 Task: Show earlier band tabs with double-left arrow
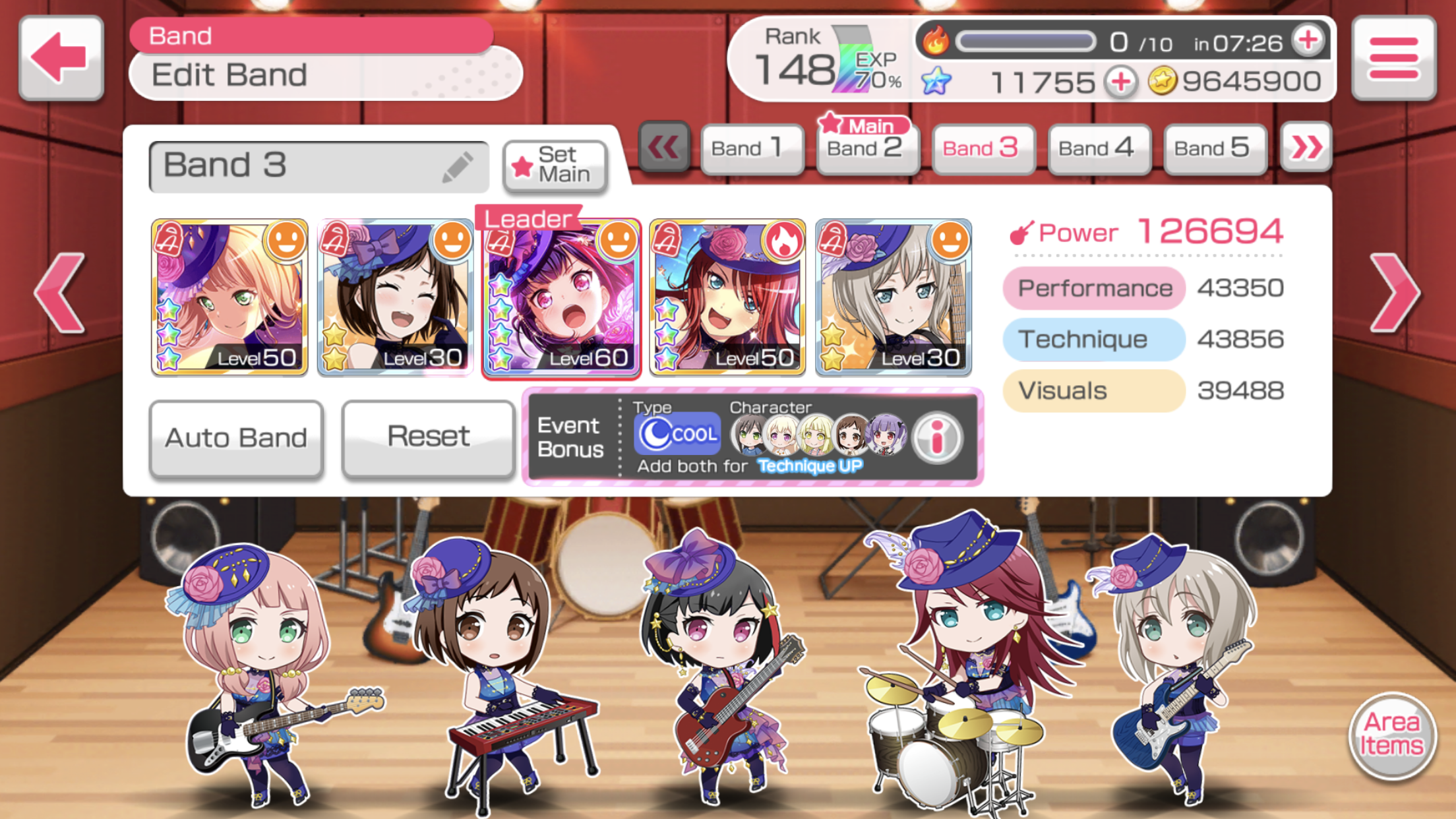pos(663,146)
